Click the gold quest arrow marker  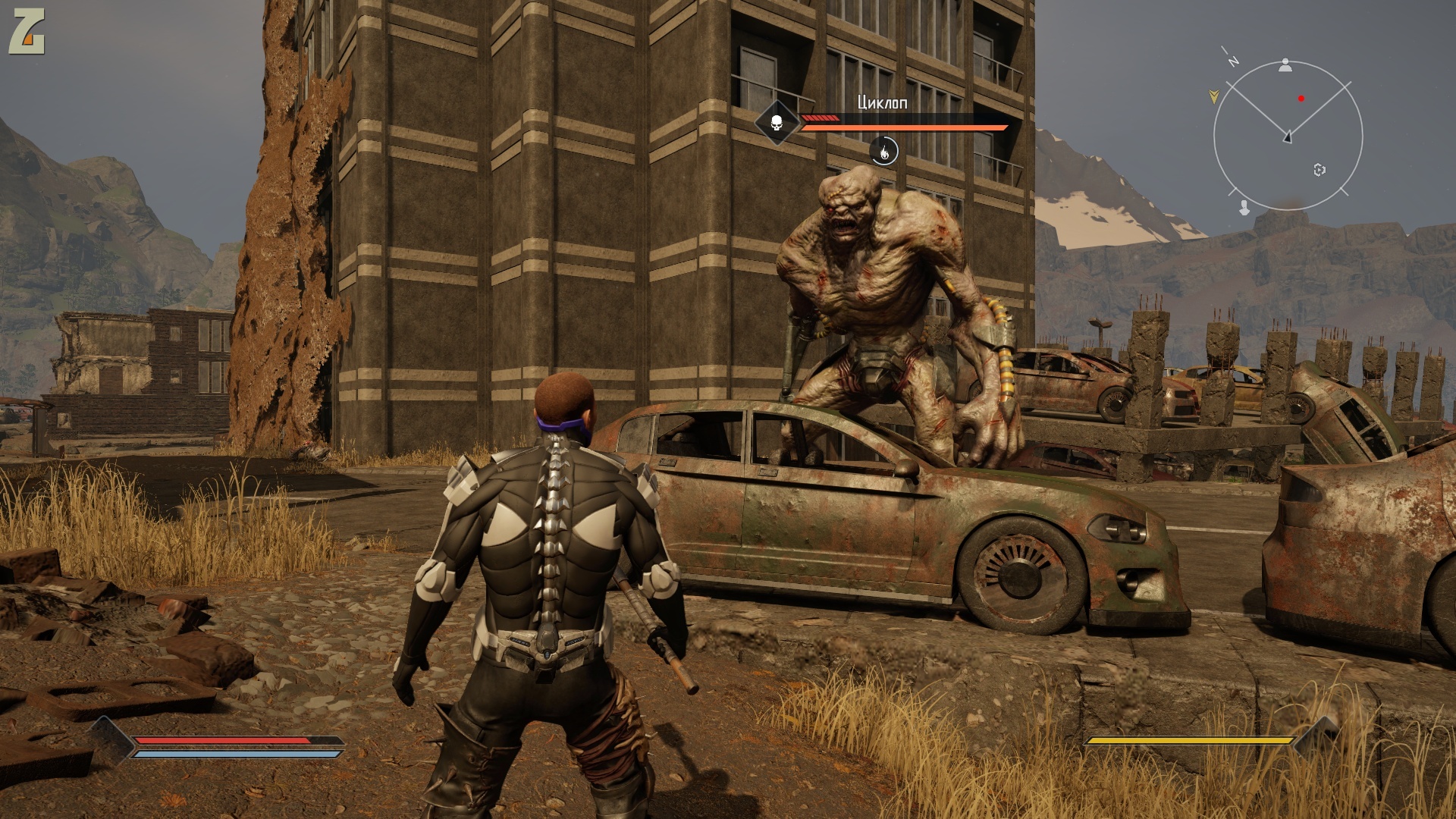[1213, 96]
